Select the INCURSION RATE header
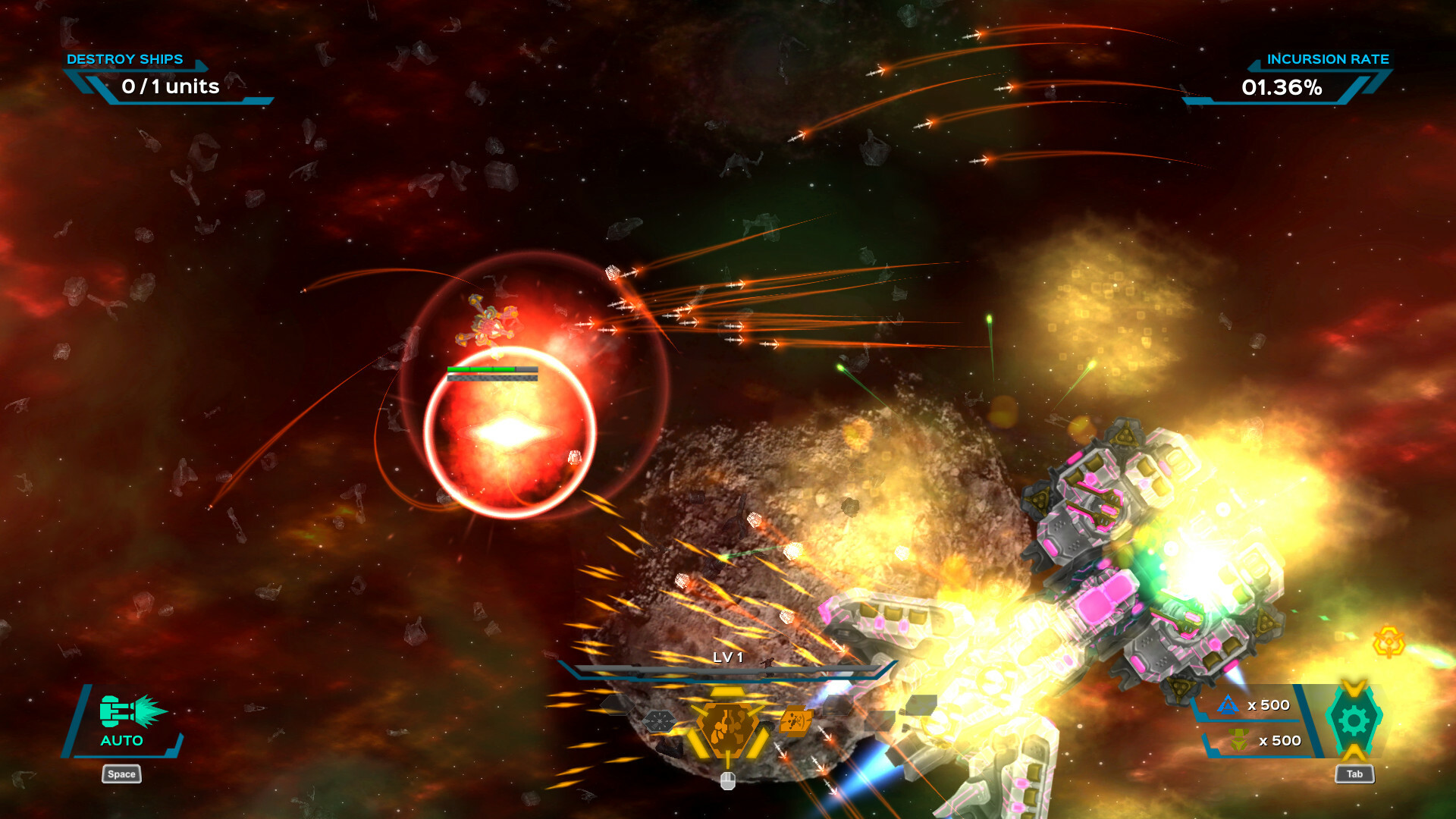Screen dimensions: 1456x819 point(1329,58)
